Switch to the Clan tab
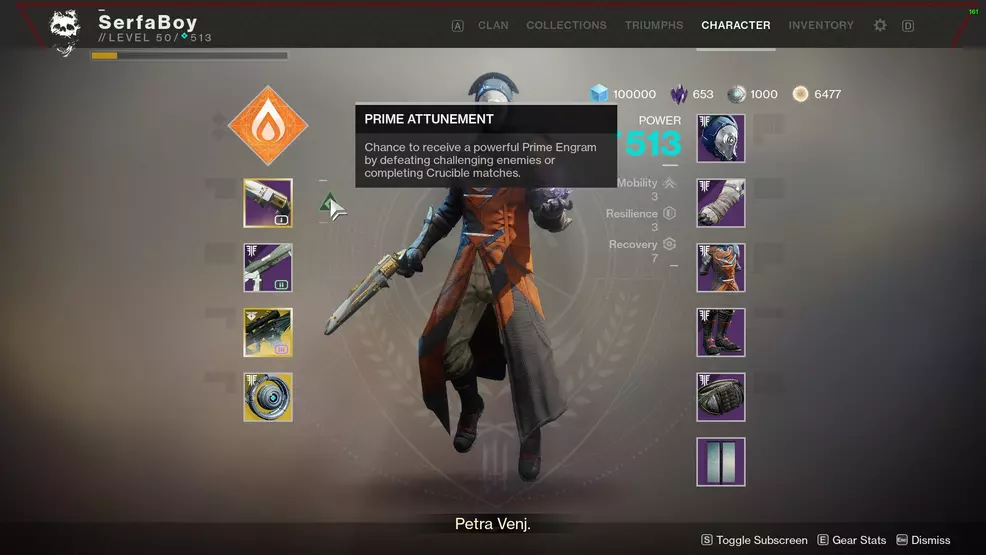 click(x=493, y=25)
